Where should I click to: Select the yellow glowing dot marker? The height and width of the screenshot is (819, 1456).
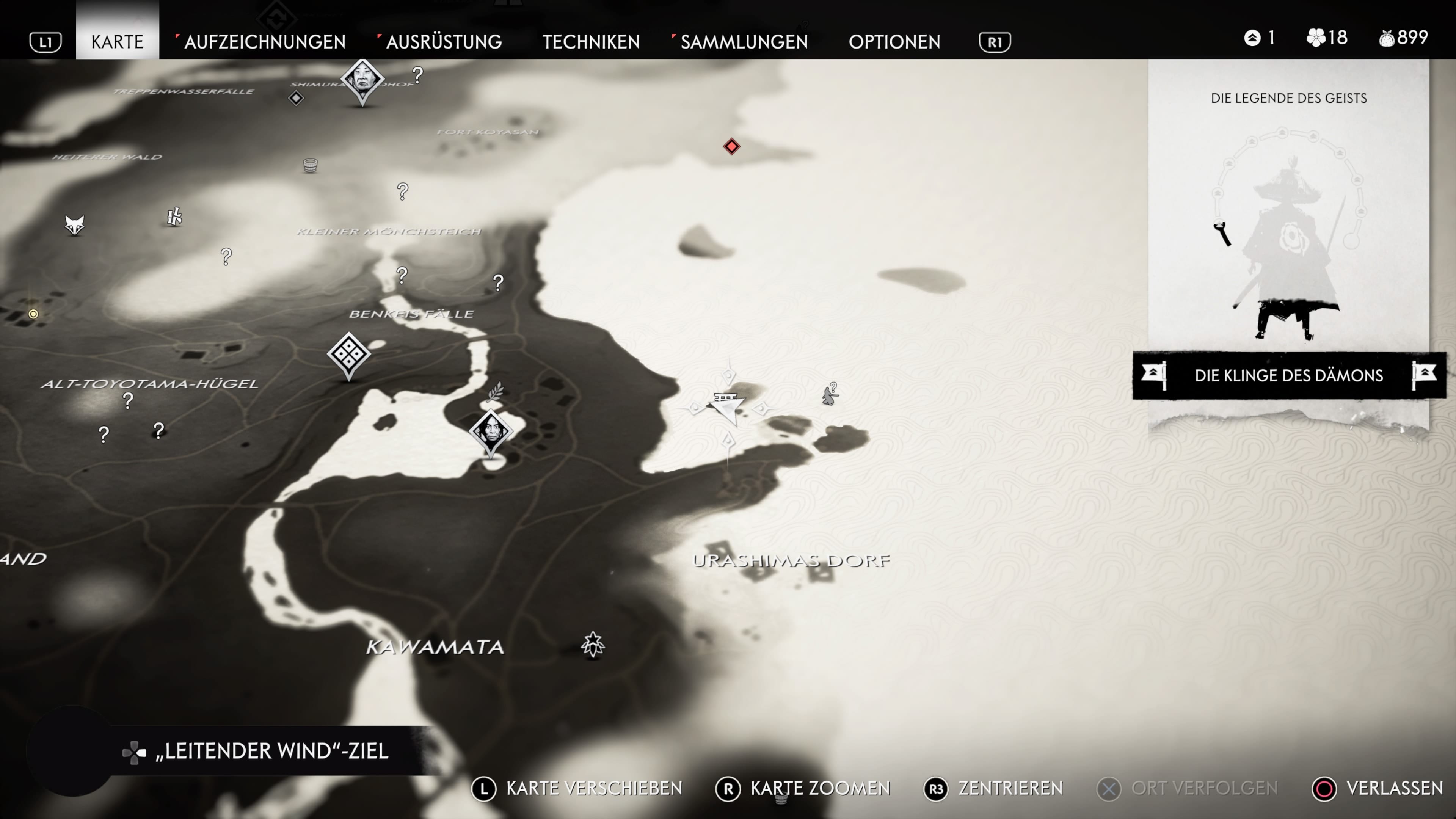(33, 314)
